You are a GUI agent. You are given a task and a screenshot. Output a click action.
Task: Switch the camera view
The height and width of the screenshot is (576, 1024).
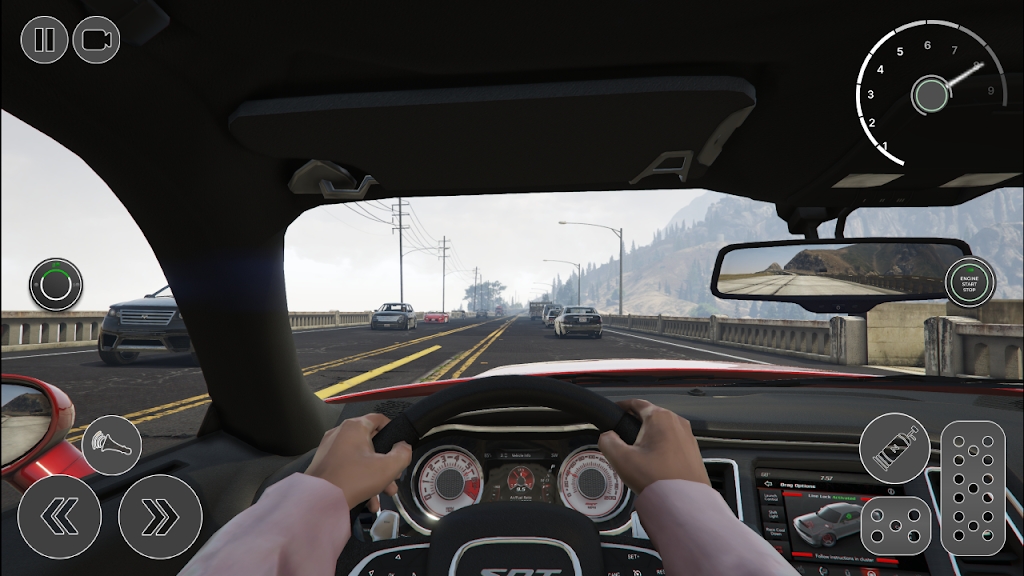point(96,40)
